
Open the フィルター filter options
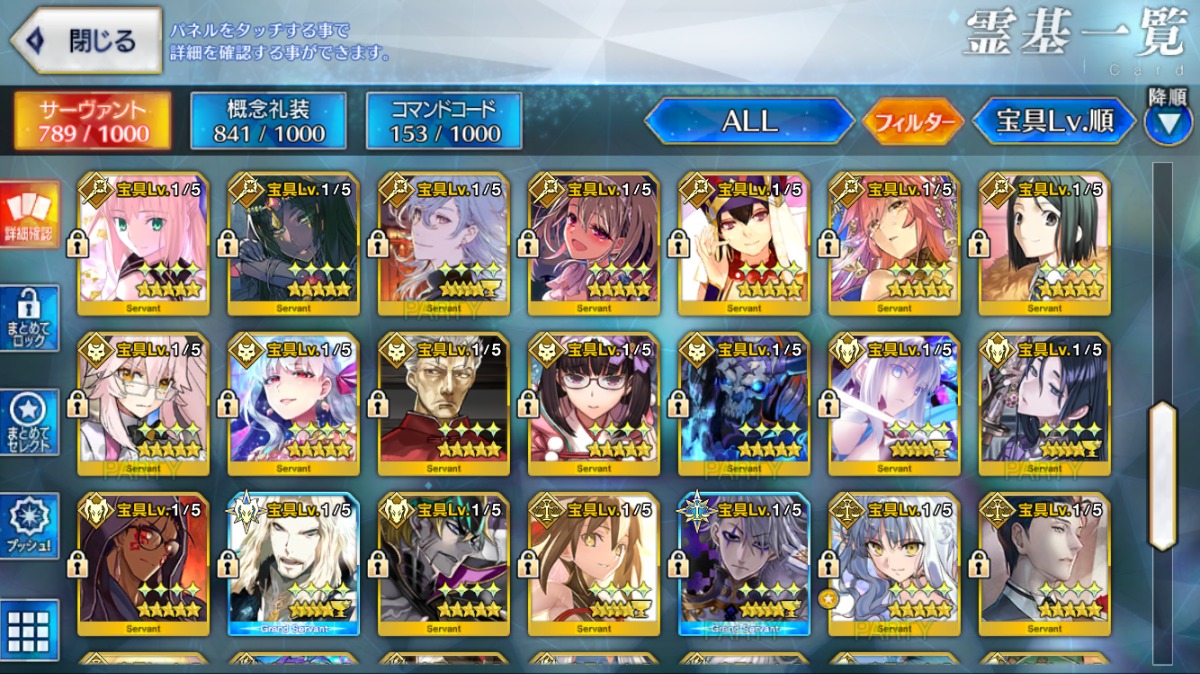point(912,122)
